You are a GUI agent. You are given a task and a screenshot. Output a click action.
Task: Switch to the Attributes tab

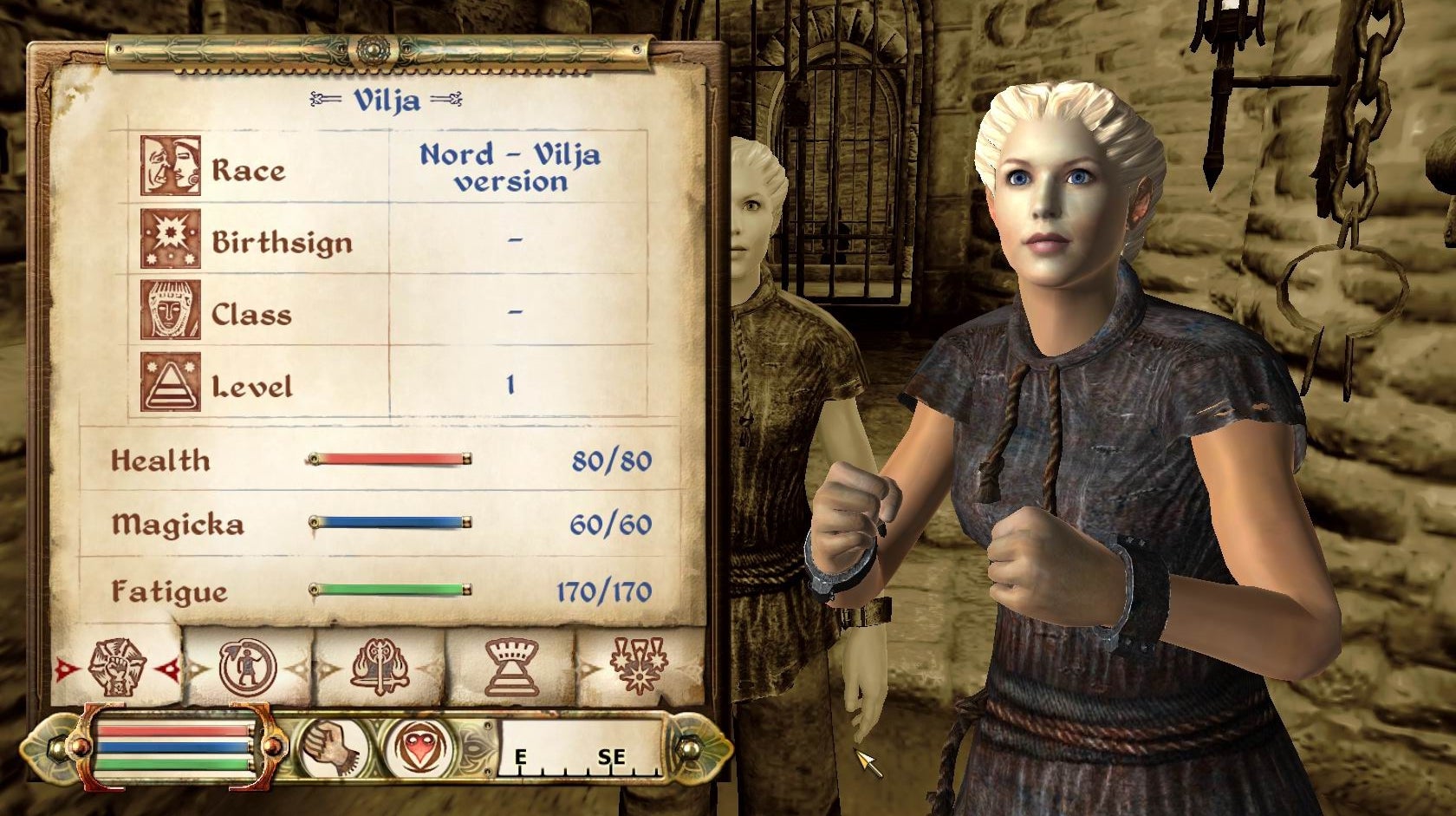(x=248, y=667)
